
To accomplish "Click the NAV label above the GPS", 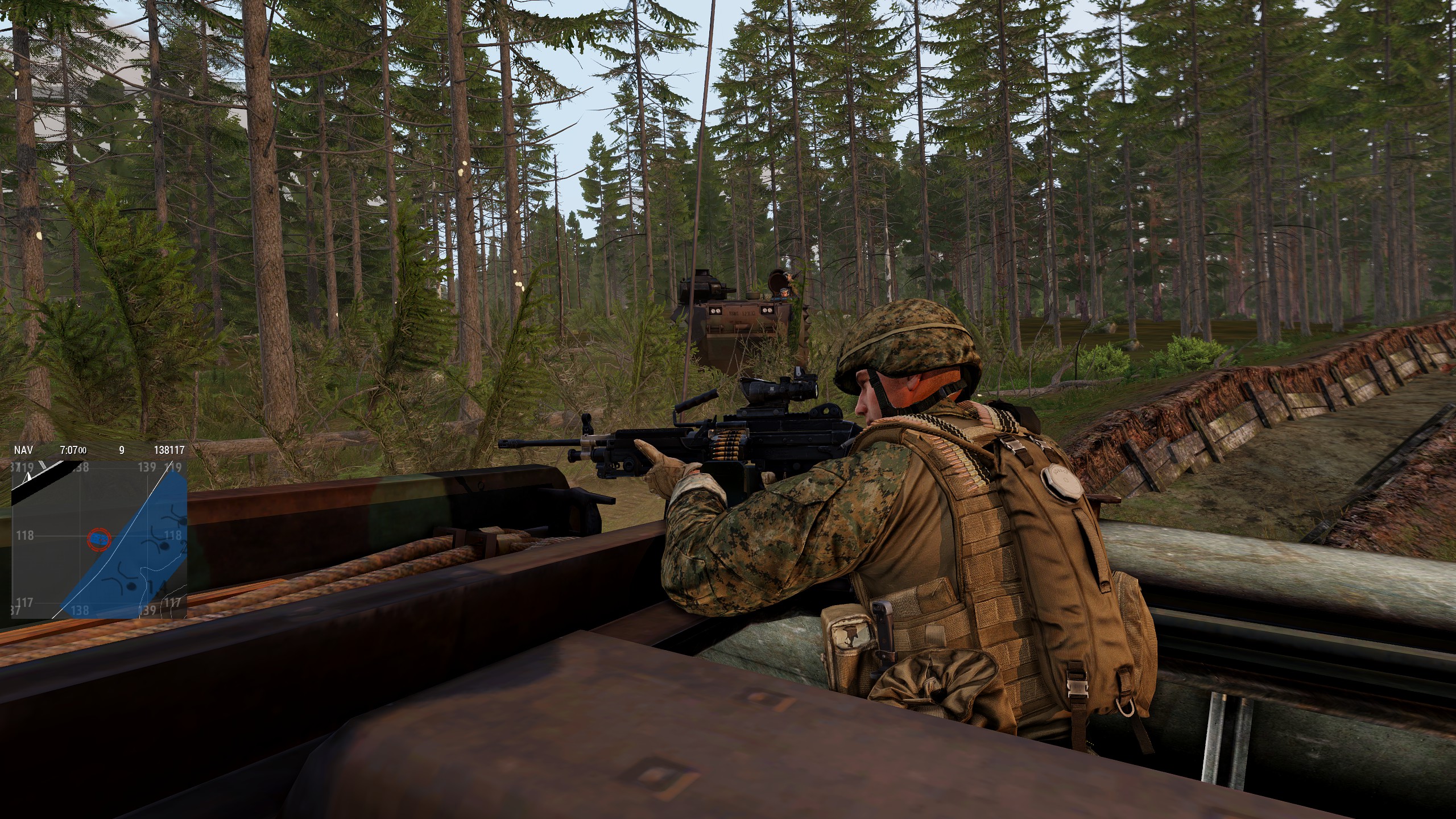I will click(23, 450).
